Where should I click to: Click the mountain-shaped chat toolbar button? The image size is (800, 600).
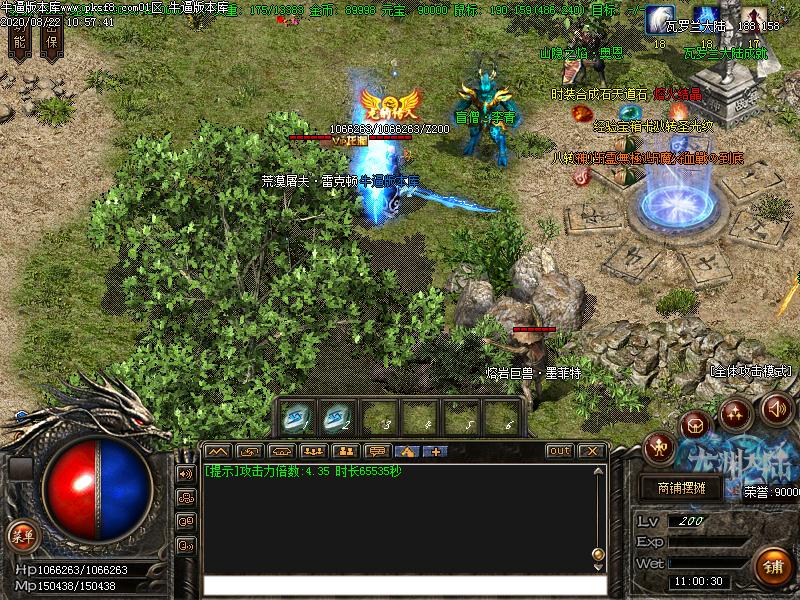tap(218, 451)
